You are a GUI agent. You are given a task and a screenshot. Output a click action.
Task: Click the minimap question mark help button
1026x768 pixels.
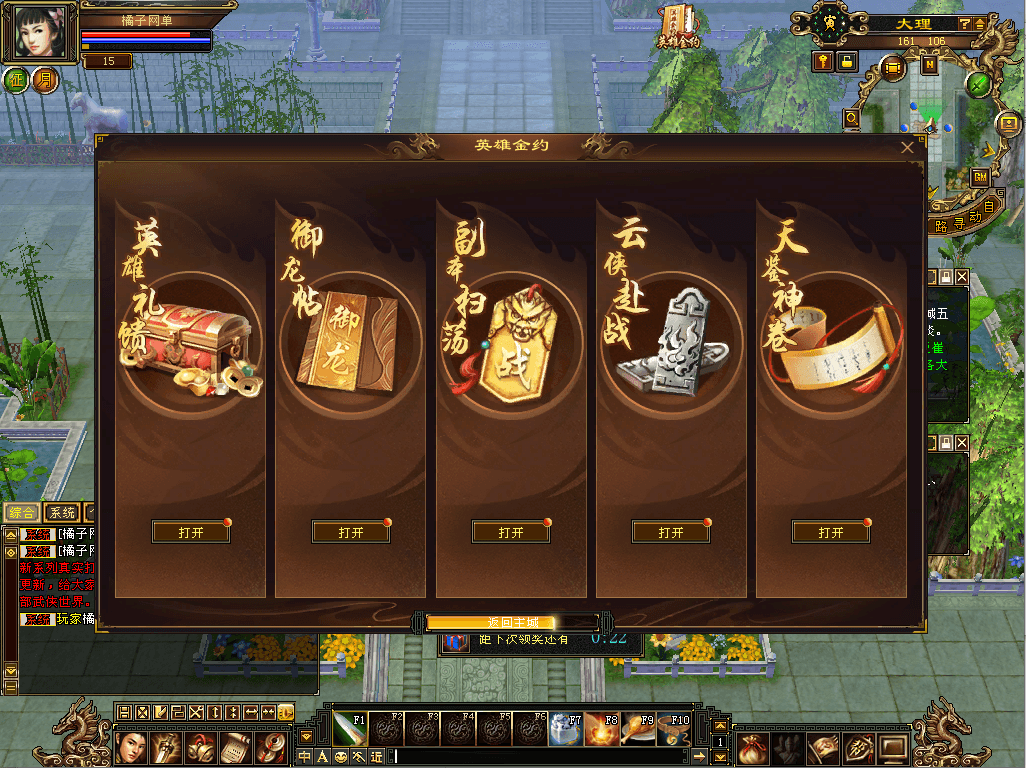(x=965, y=23)
